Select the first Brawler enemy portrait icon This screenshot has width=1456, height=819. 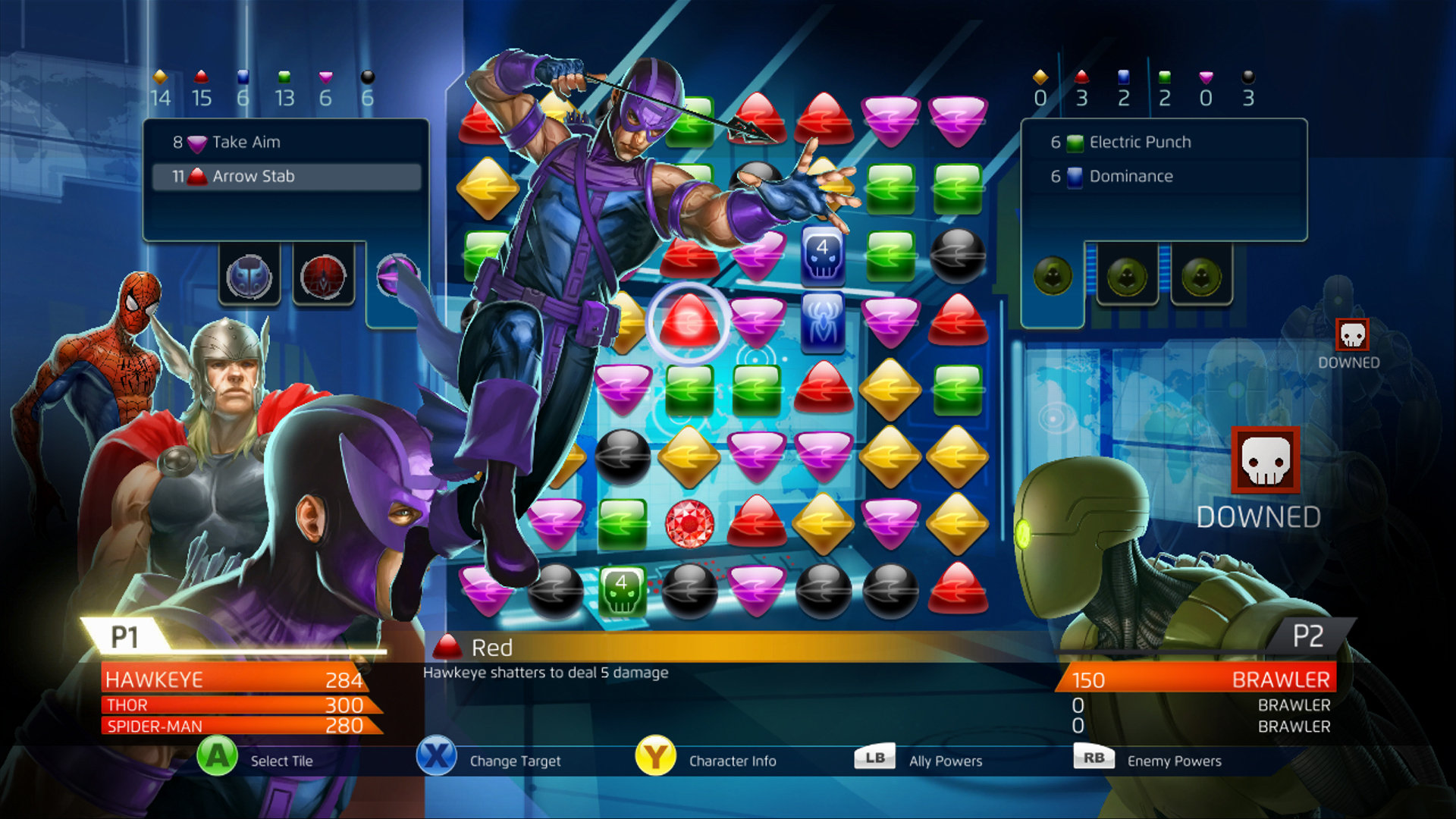1054,277
